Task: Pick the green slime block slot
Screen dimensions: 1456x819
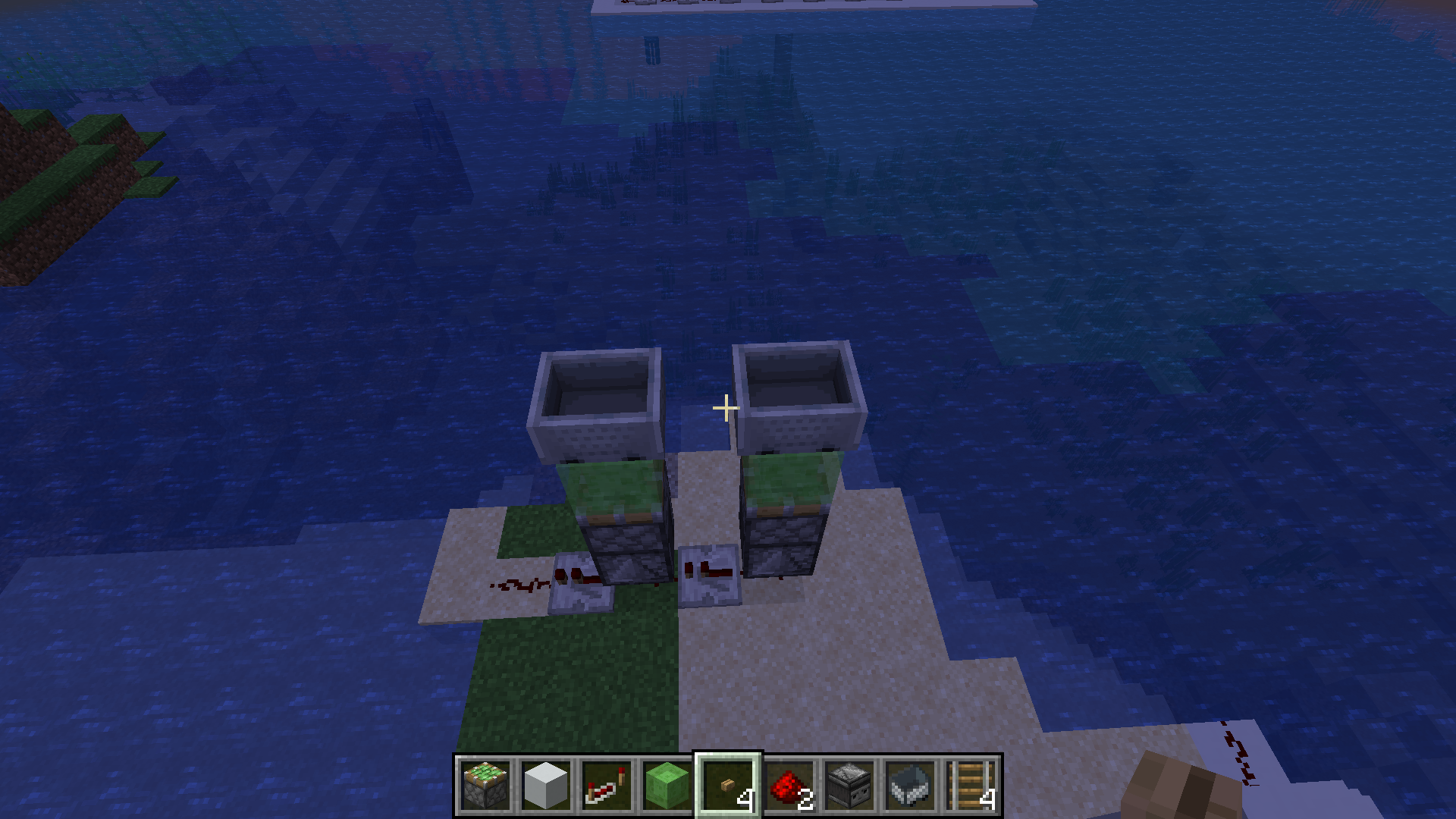Action: click(x=667, y=786)
